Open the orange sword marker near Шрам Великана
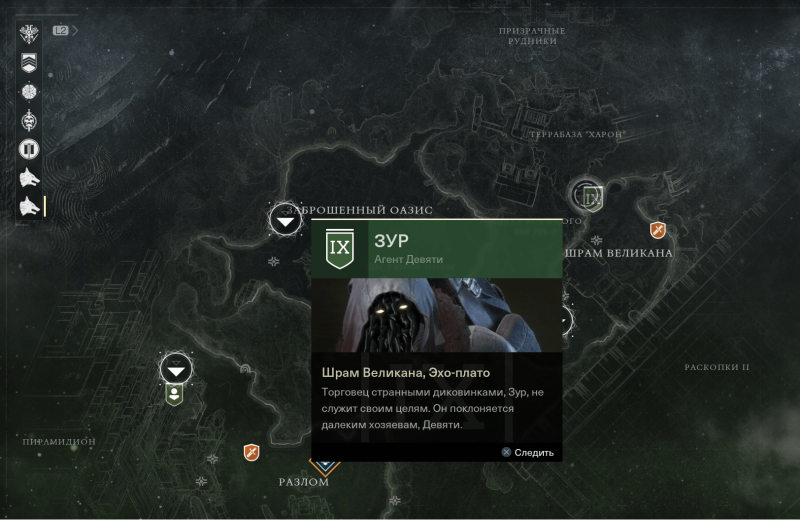 [x=658, y=231]
